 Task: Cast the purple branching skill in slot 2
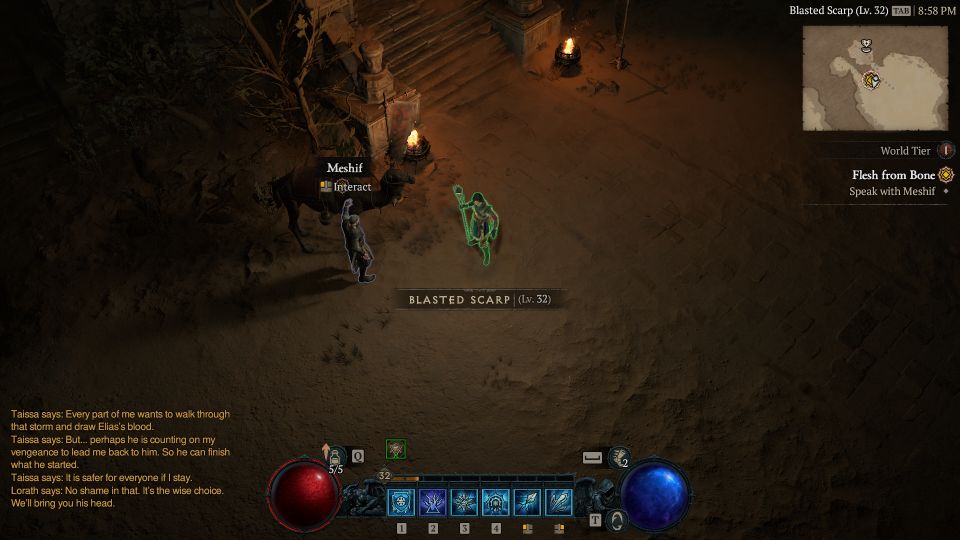tap(433, 502)
